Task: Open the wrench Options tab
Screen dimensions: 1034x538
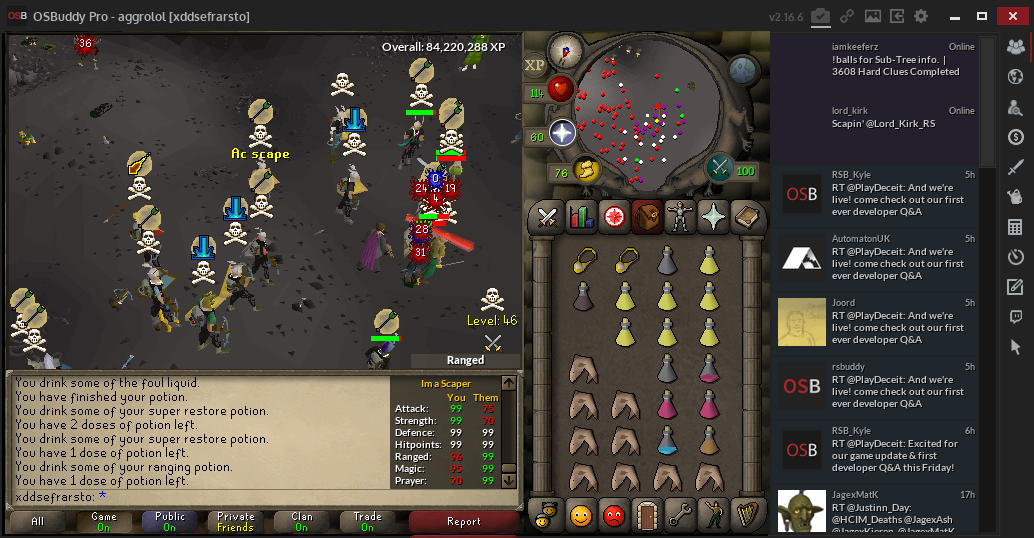Action: (679, 516)
